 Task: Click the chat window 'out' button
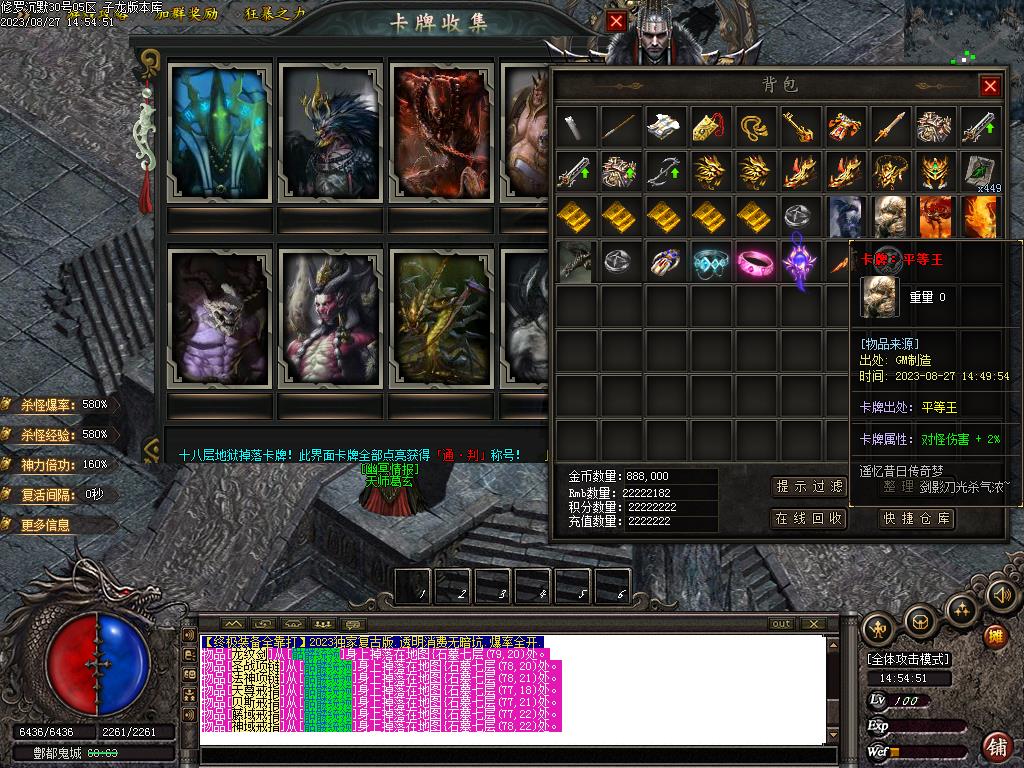[781, 623]
